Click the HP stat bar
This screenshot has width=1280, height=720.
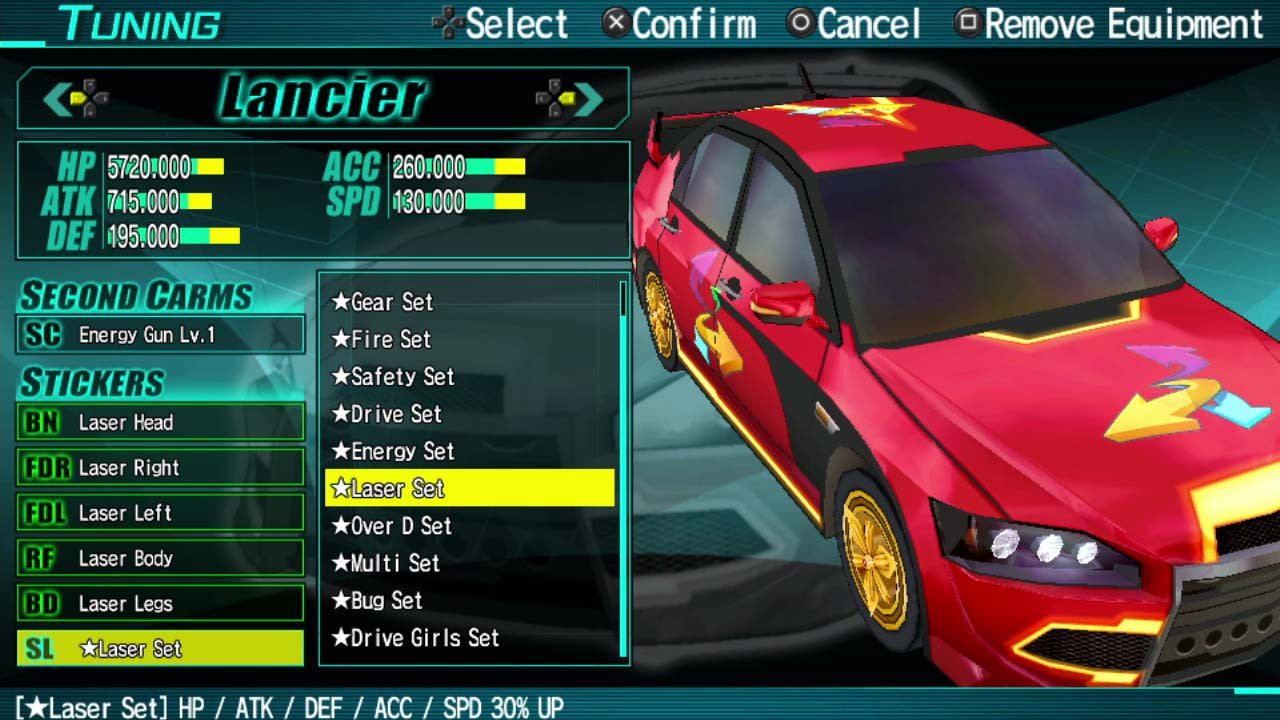205,168
